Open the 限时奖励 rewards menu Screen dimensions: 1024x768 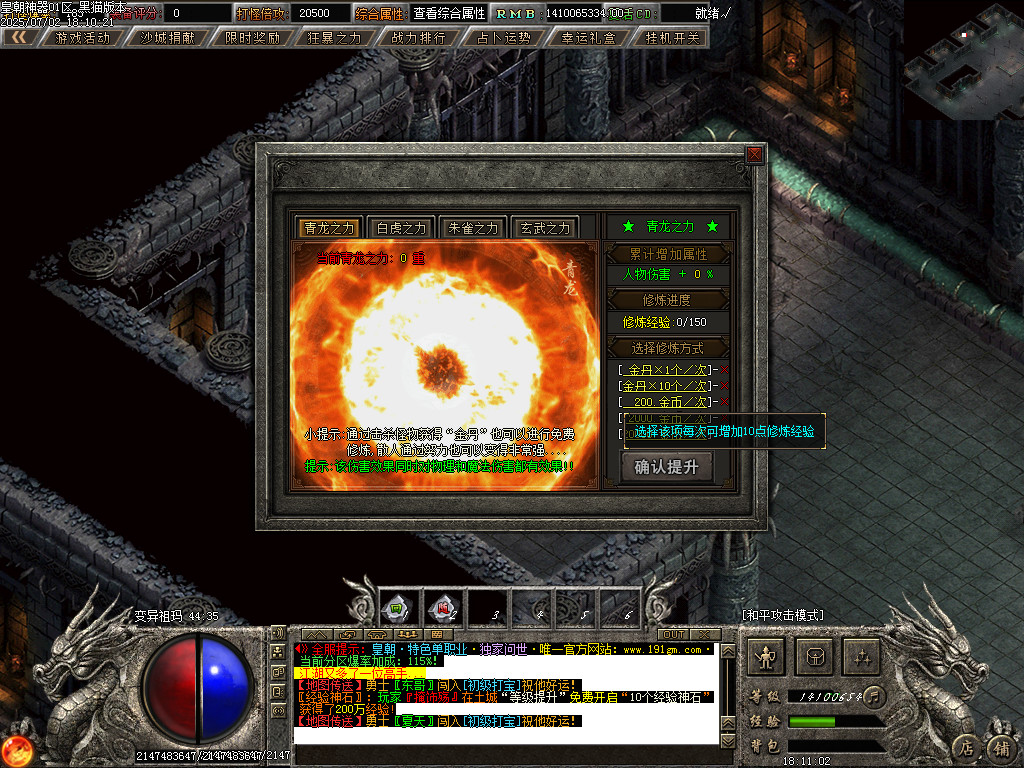tap(252, 38)
